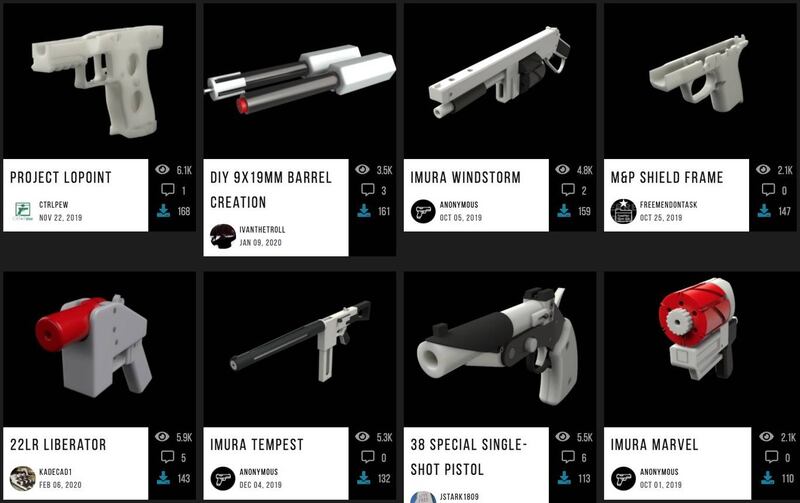
Task: Click the download icon for Project Lopoint
Action: coord(164,211)
